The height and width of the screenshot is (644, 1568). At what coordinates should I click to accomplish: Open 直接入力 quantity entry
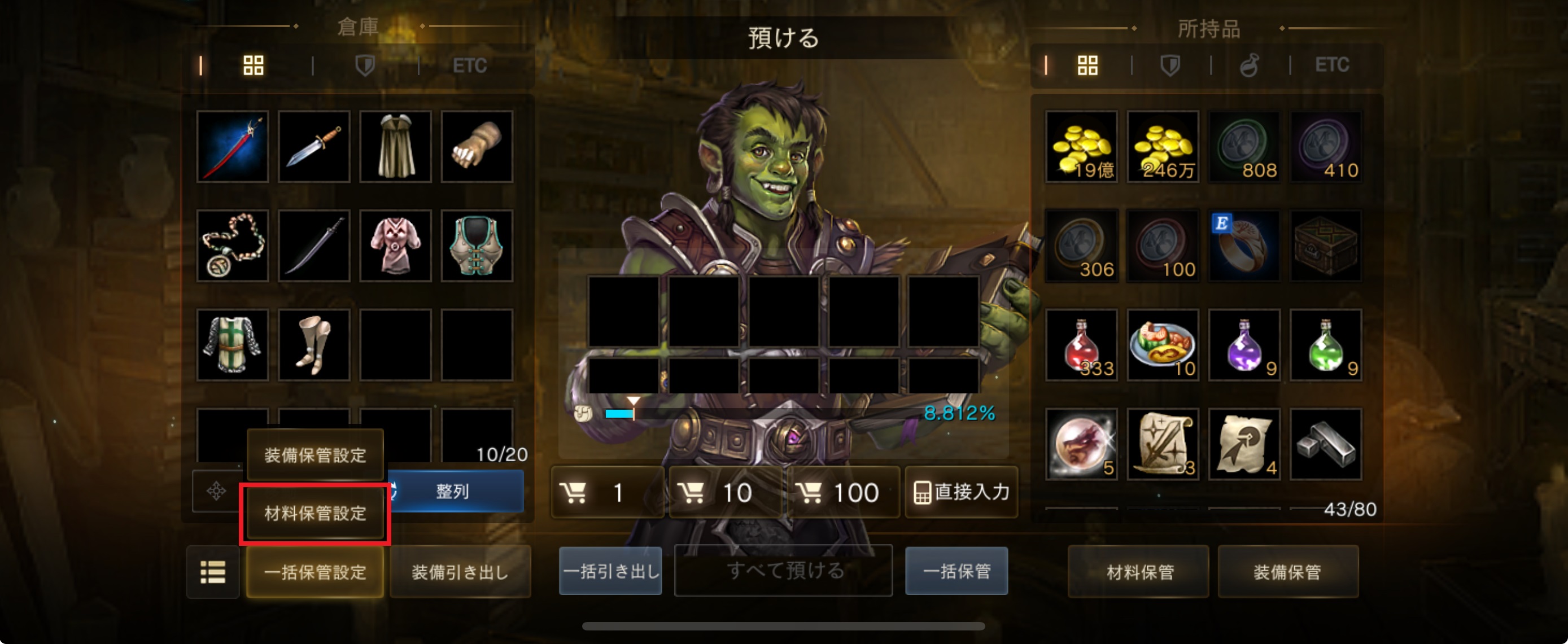(962, 492)
